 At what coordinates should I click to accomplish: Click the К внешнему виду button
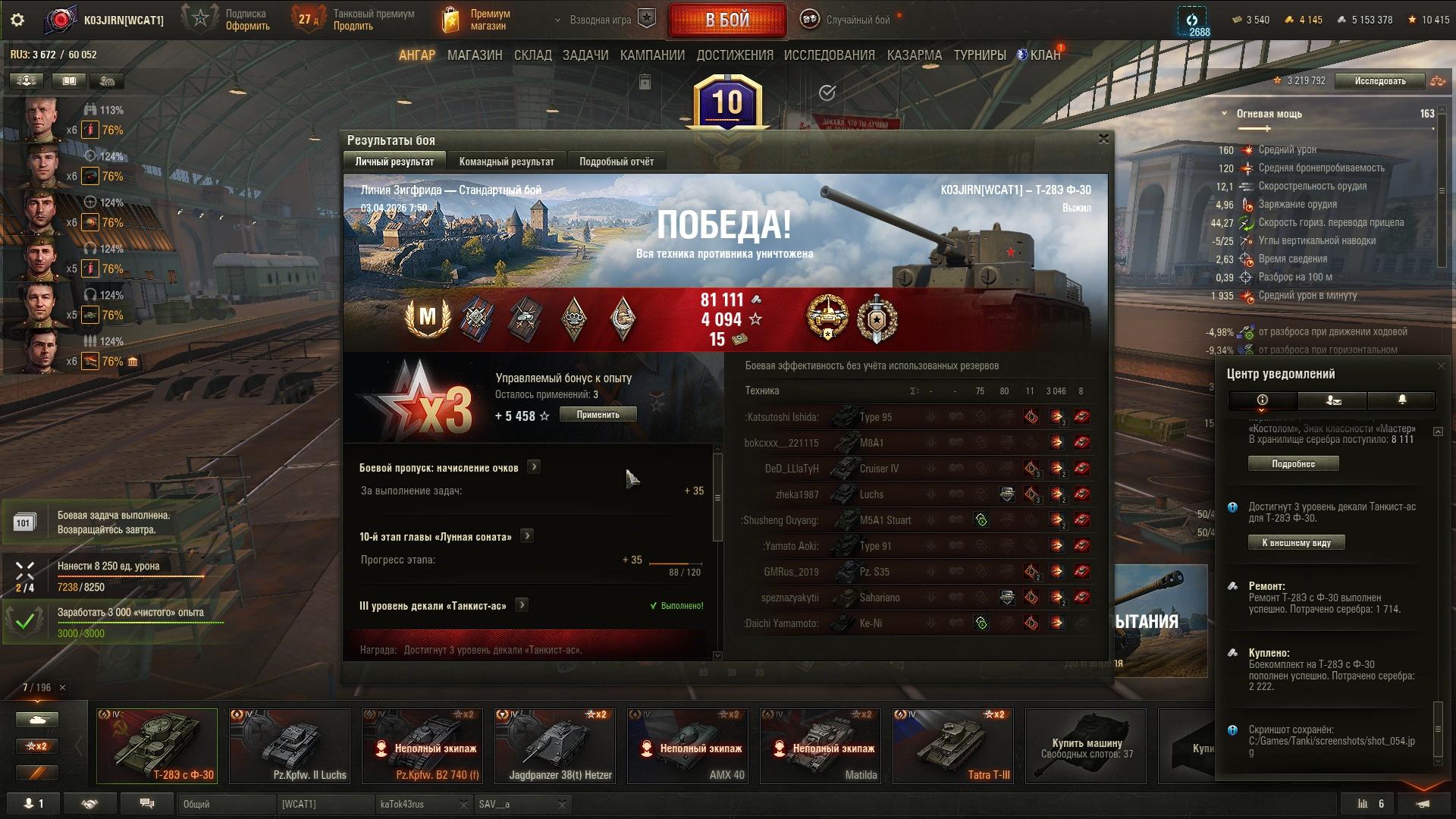1296,542
